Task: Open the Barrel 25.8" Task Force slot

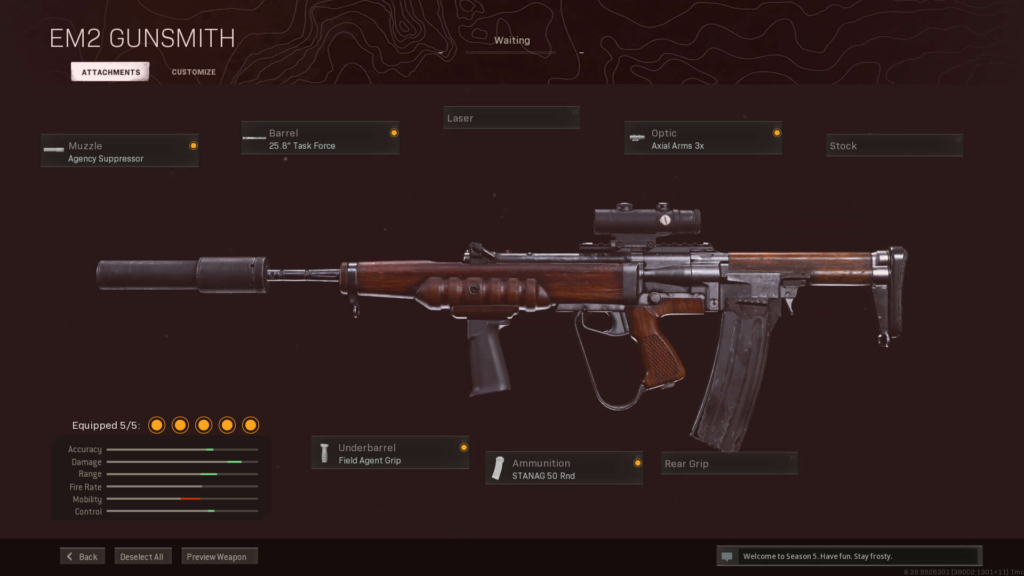Action: [x=320, y=138]
